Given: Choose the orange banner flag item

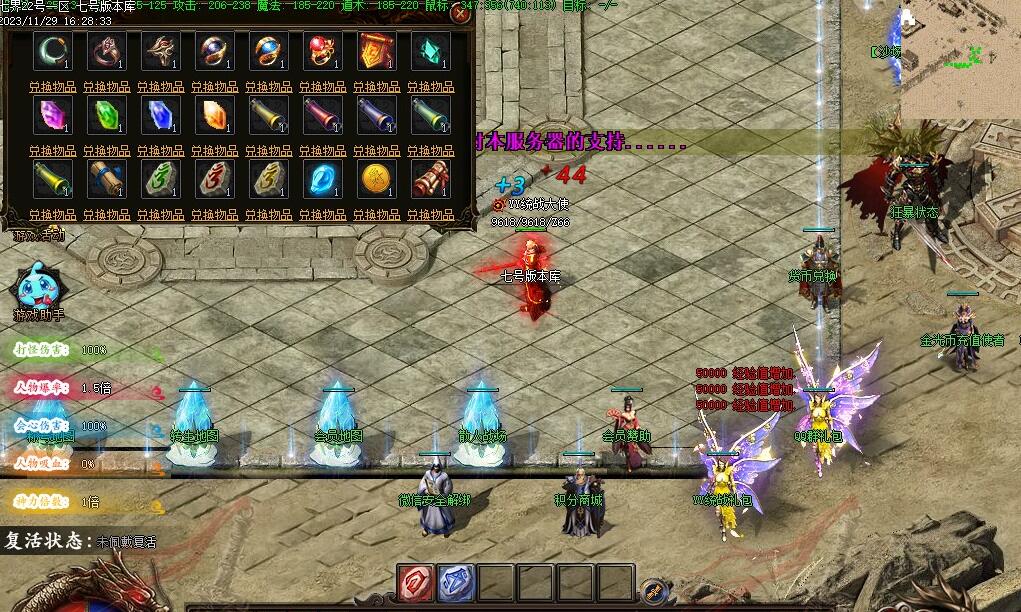Looking at the screenshot, I should [x=376, y=51].
